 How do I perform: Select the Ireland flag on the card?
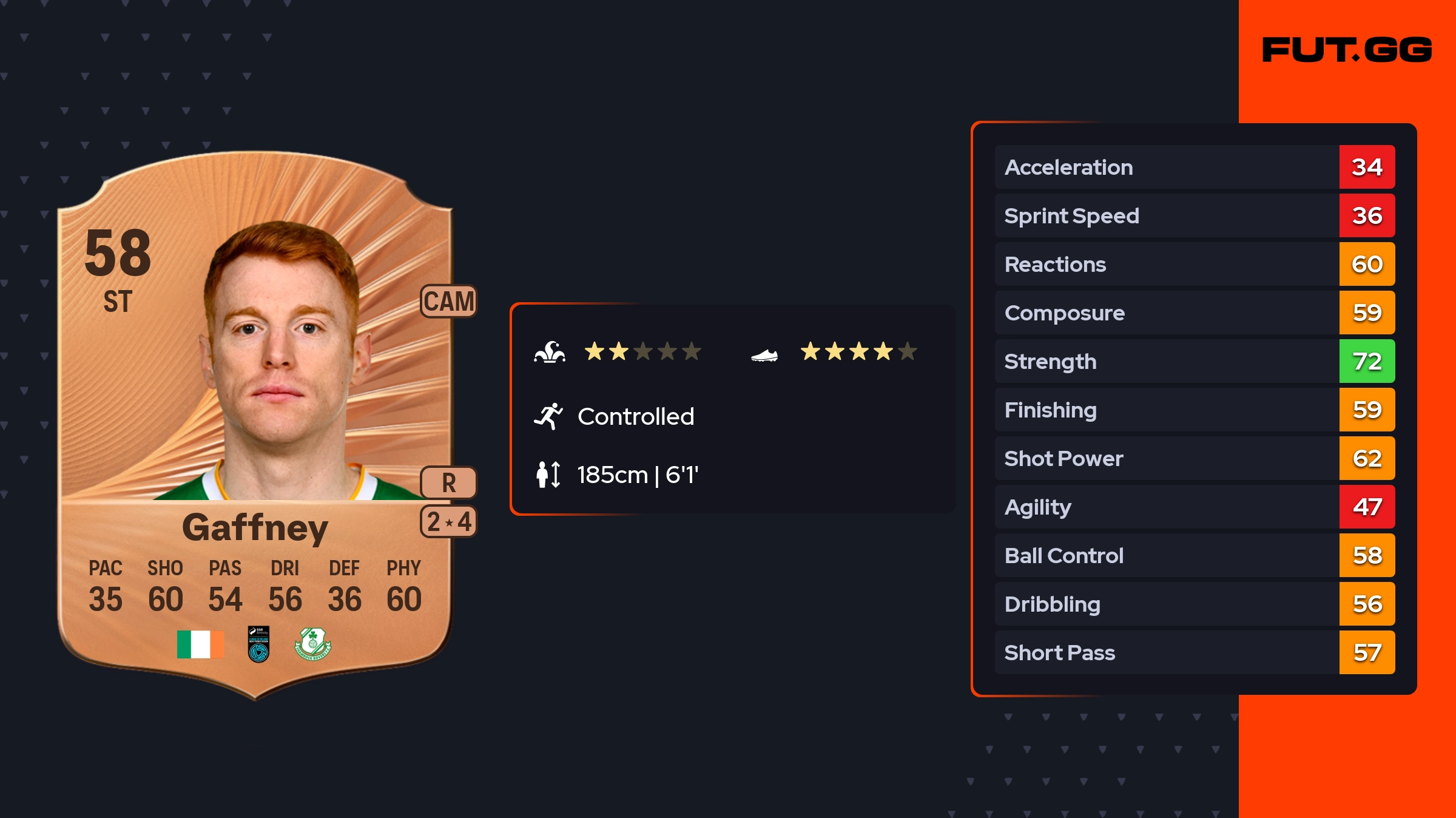click(200, 644)
